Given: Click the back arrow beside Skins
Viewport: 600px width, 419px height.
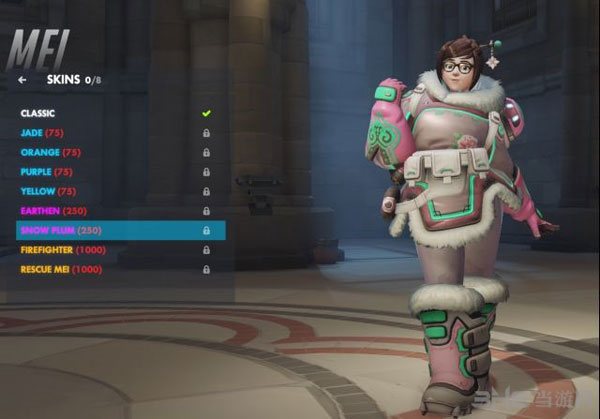Looking at the screenshot, I should pyautogui.click(x=22, y=79).
